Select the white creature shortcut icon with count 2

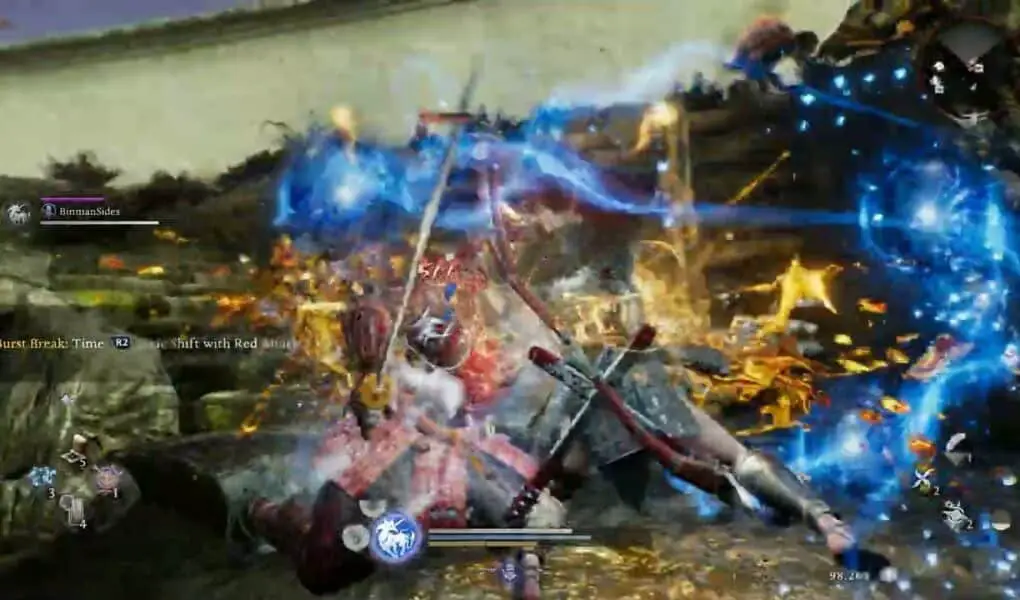(x=957, y=513)
